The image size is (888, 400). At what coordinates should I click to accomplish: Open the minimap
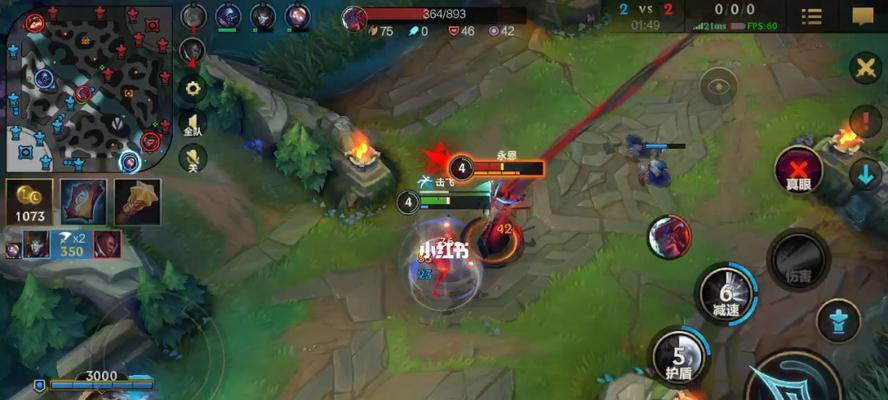[88, 88]
